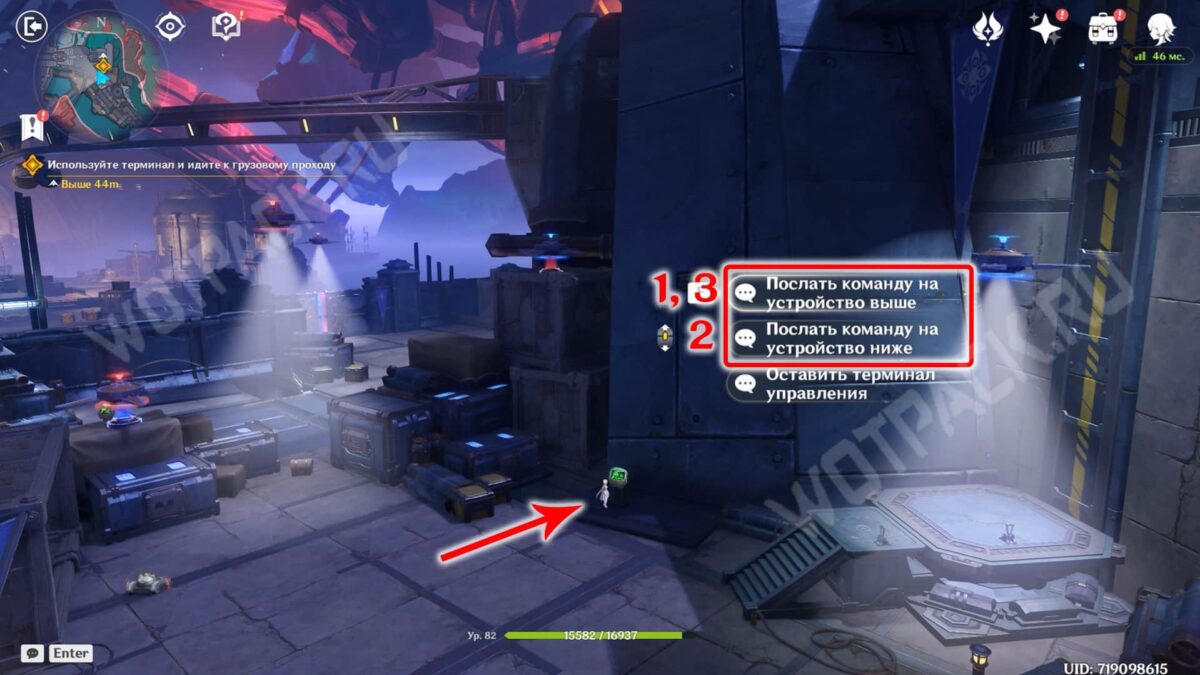Open the quest bookmark icon
Screen dimensions: 1200x675
click(x=32, y=127)
